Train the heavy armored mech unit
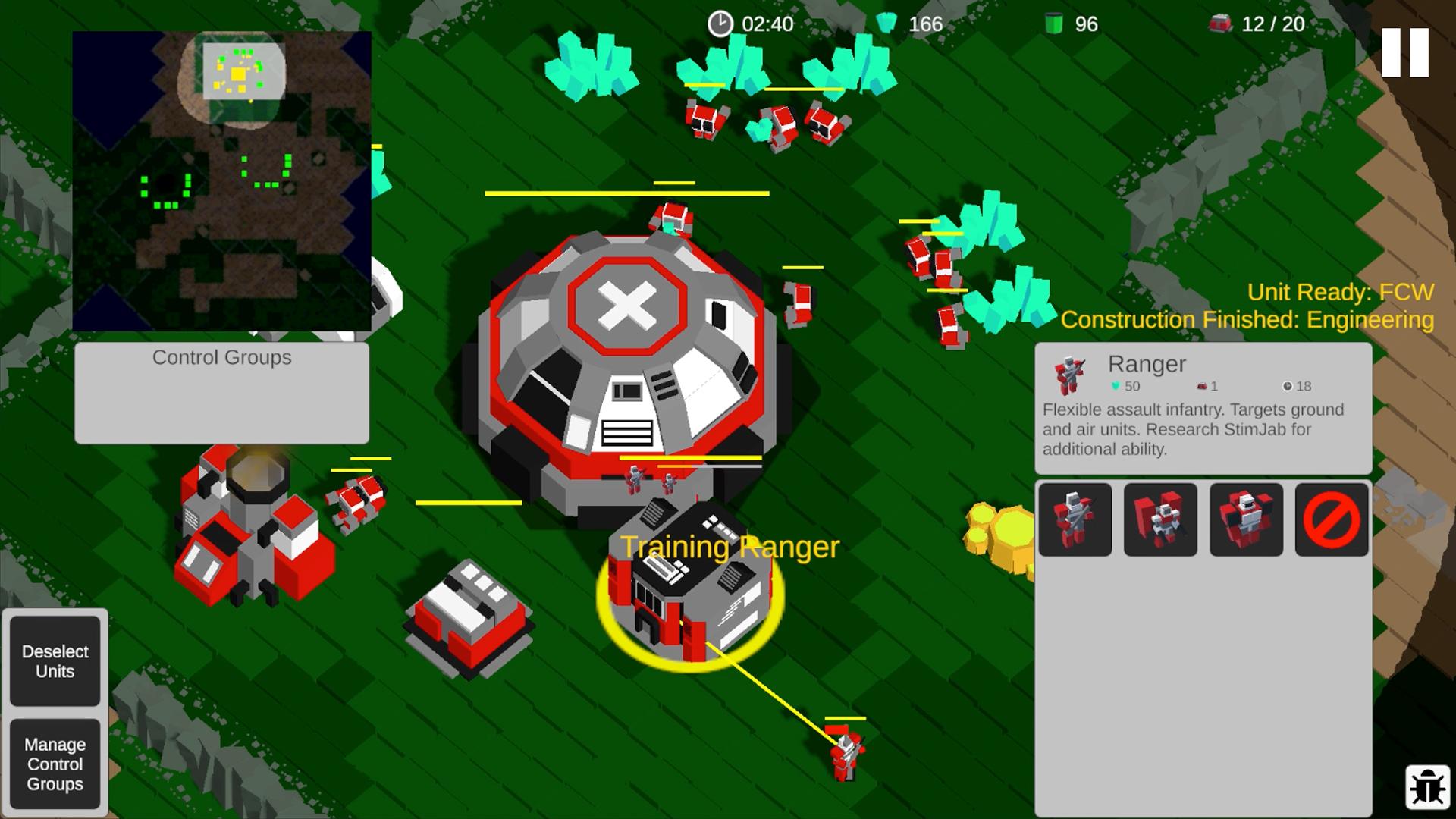 pyautogui.click(x=1246, y=519)
